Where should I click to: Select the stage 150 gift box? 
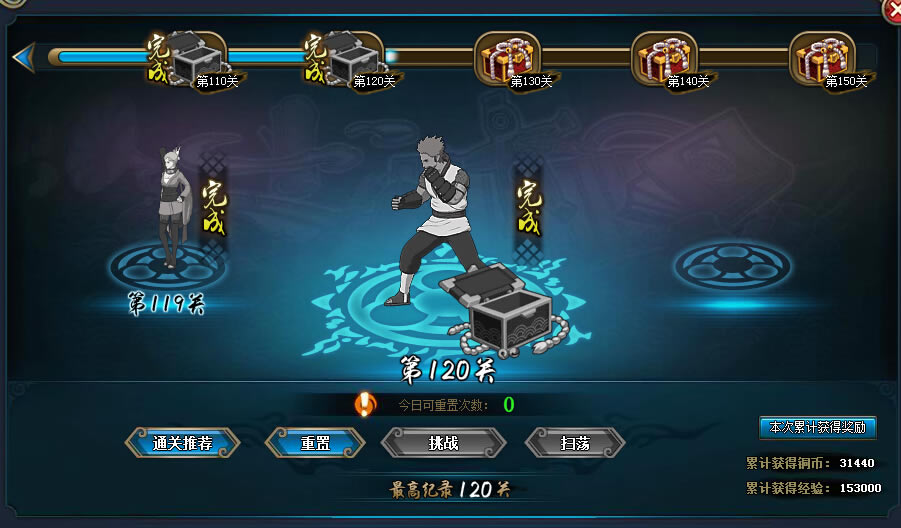pos(822,58)
